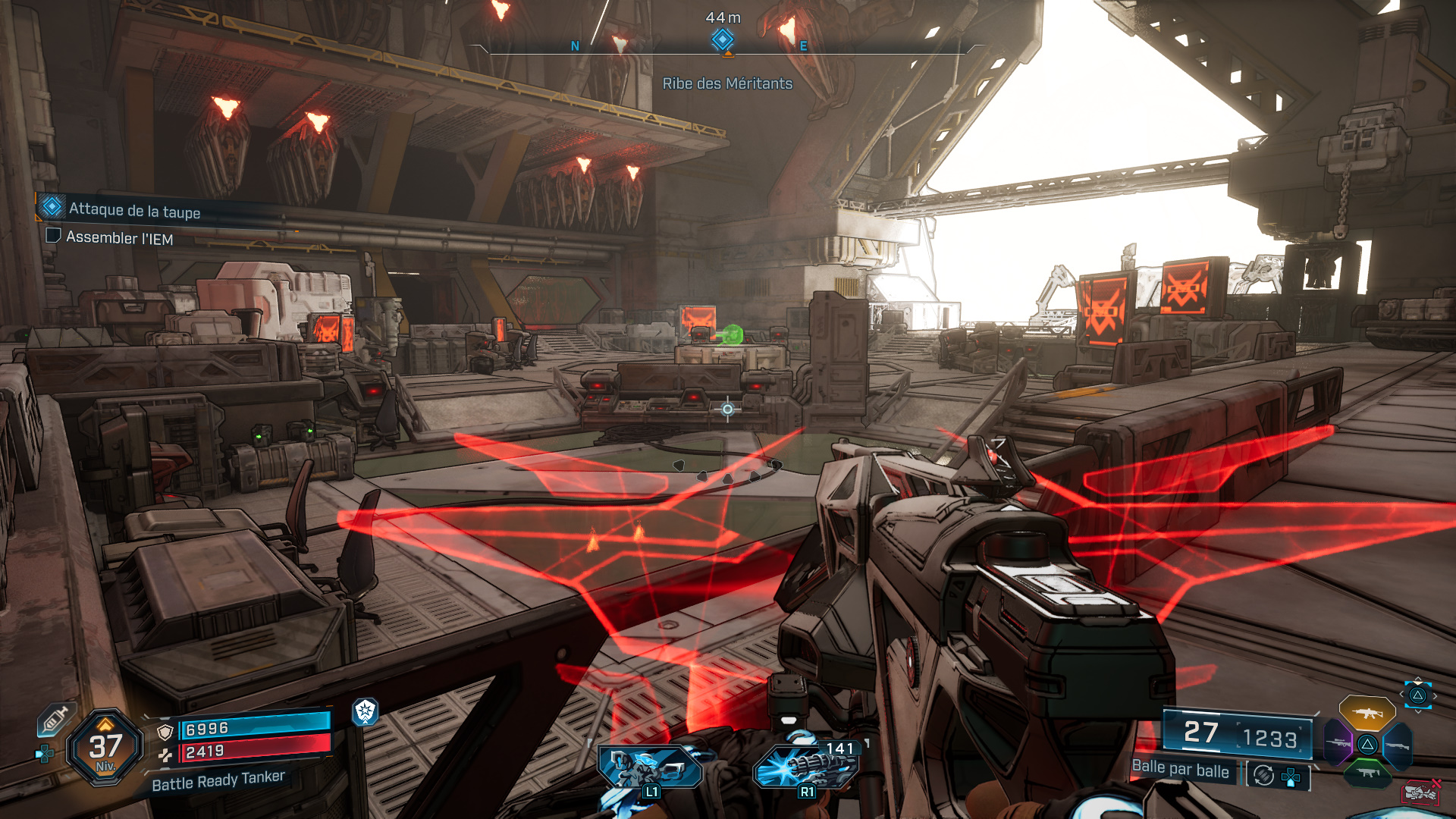This screenshot has width=1456, height=819.
Task: Select the orange assault rifle weapon slot
Action: (x=1367, y=713)
